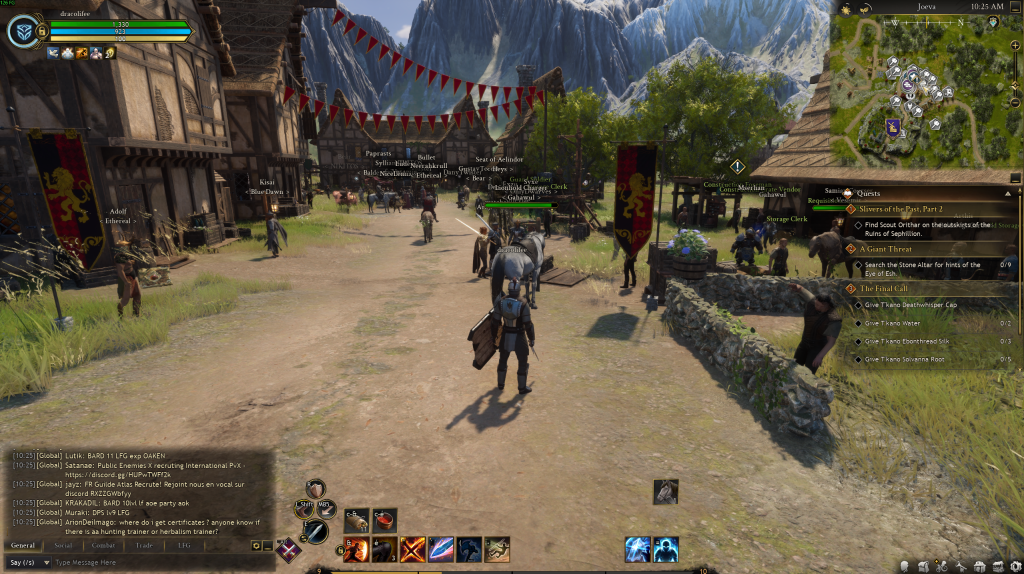Open the gear settings icon in menu bar
The image size is (1024, 574).
1013,567
